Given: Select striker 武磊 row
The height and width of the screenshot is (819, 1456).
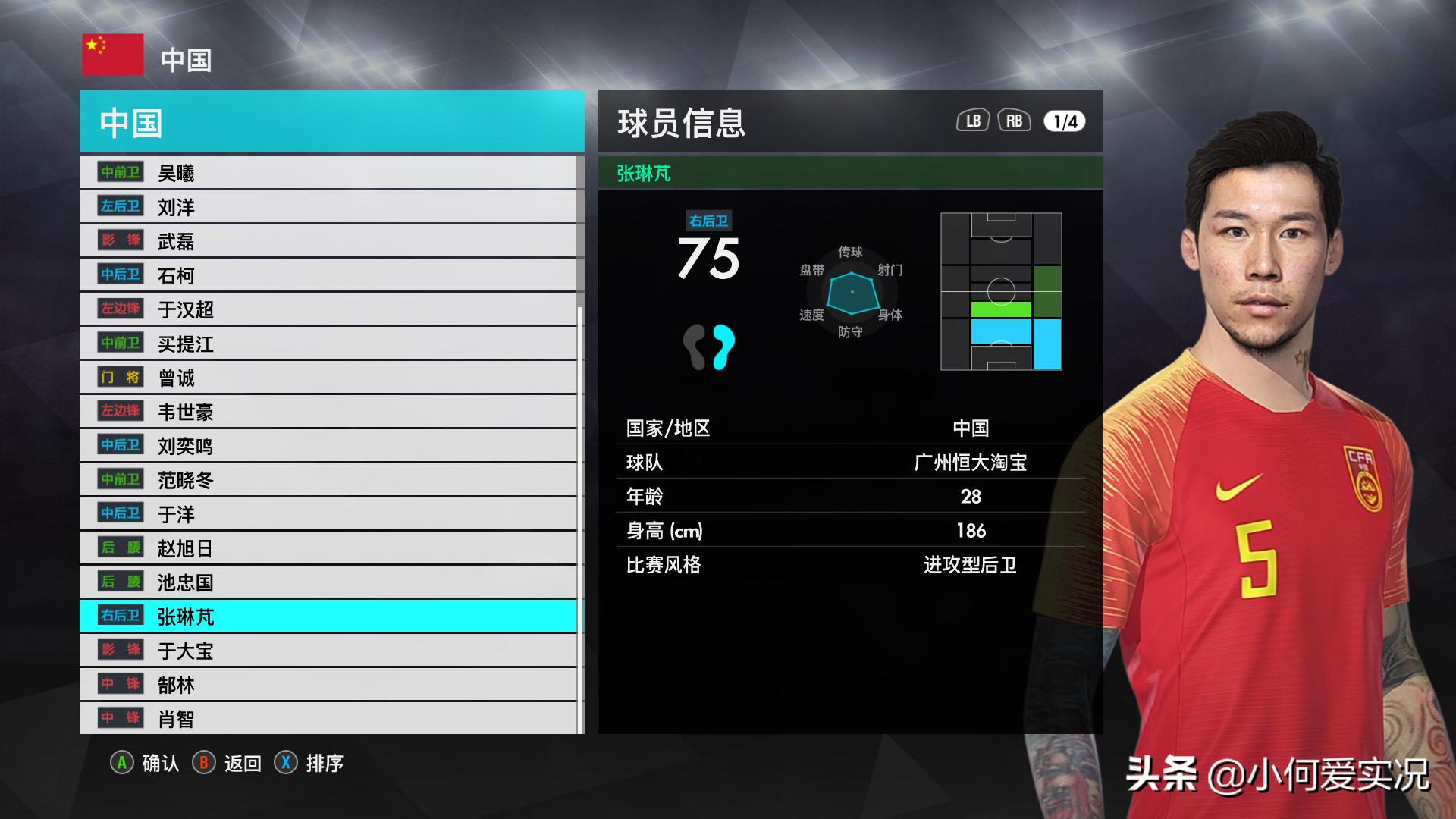Looking at the screenshot, I should [x=328, y=241].
